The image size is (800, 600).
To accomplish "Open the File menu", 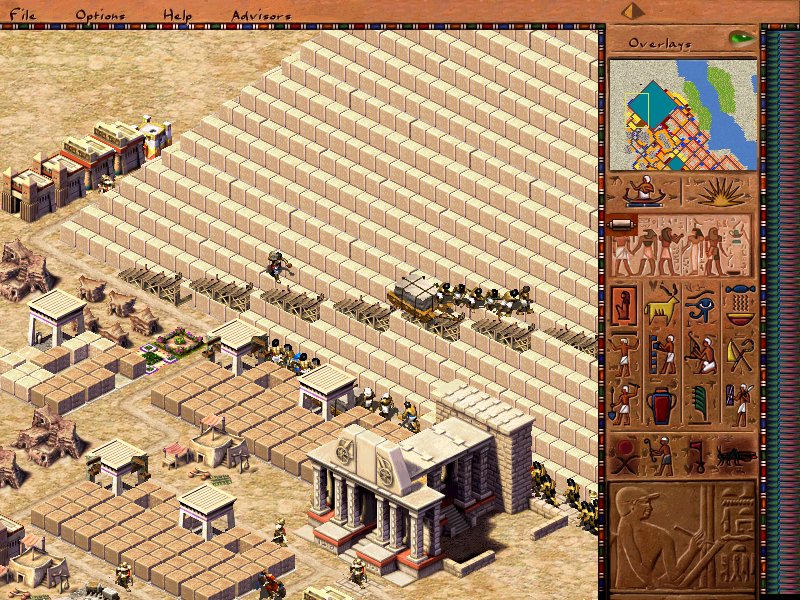I will 22,15.
